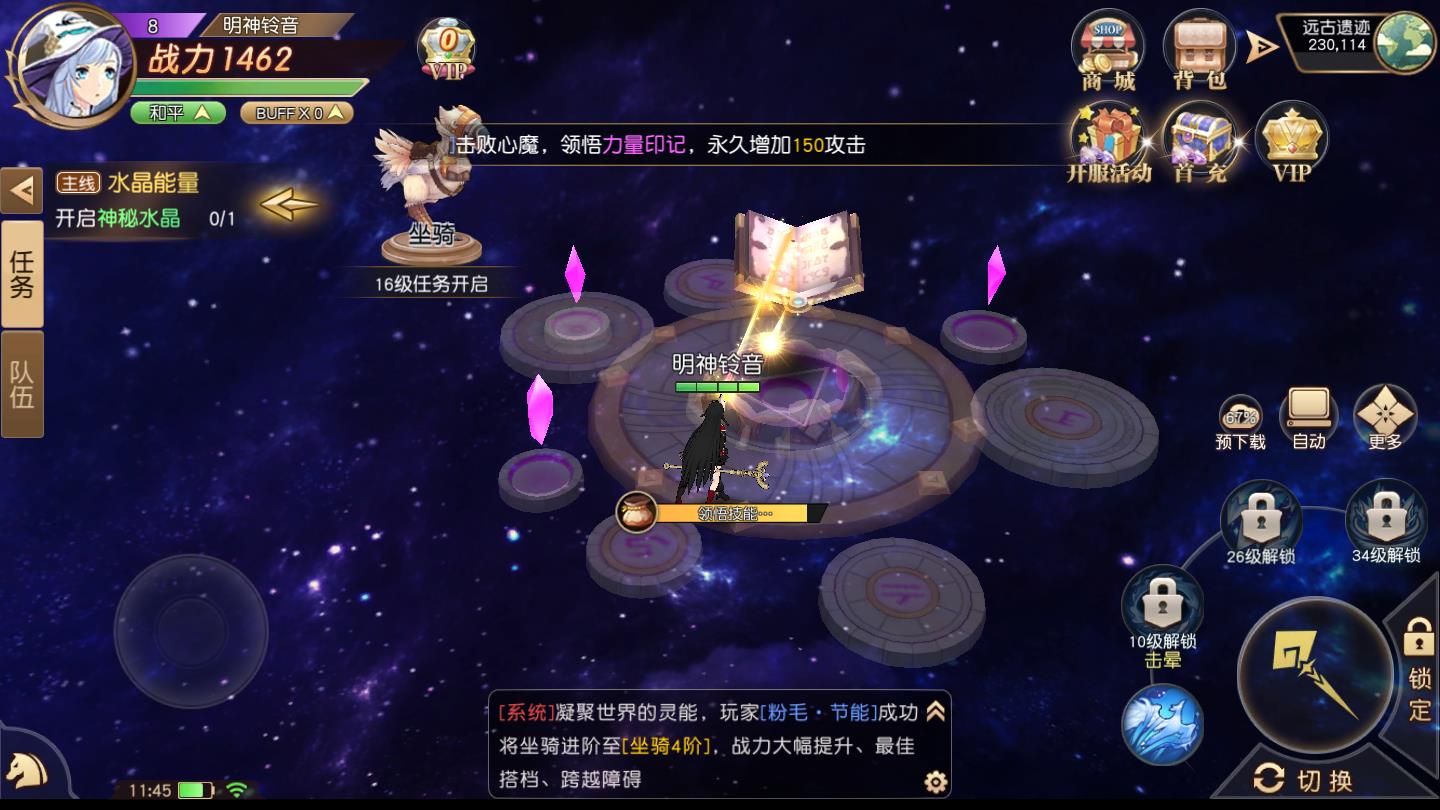Viewport: 1440px width, 810px height.
Task: Open chat settings gear icon
Action: click(935, 782)
